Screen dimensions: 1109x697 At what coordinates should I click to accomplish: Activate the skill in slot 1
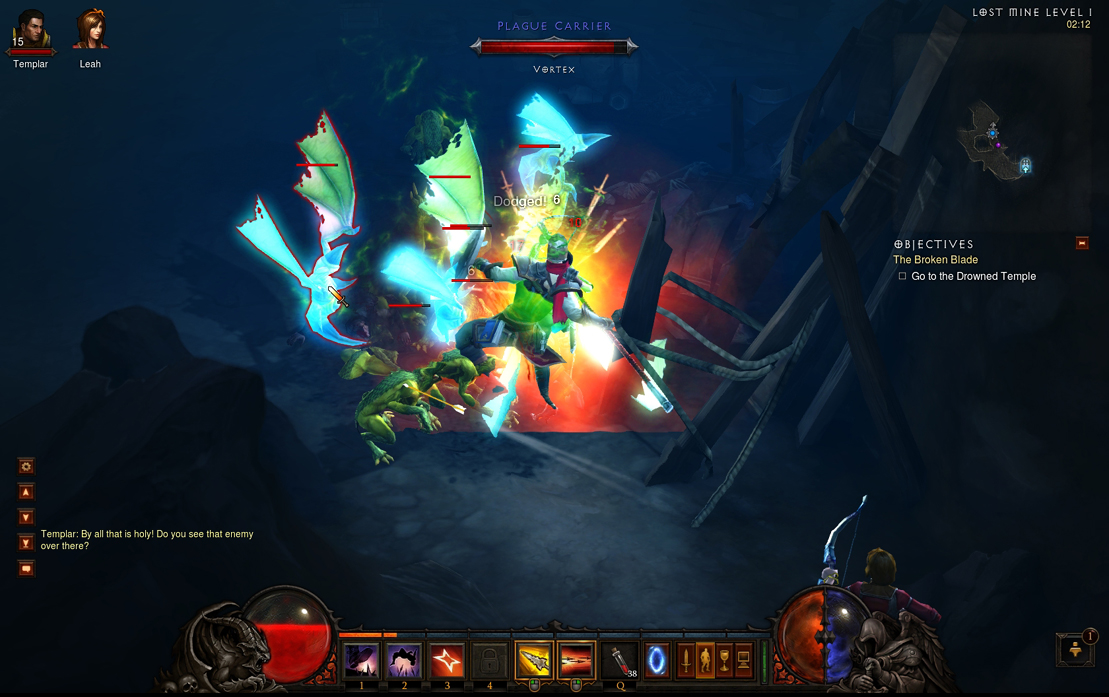click(361, 661)
